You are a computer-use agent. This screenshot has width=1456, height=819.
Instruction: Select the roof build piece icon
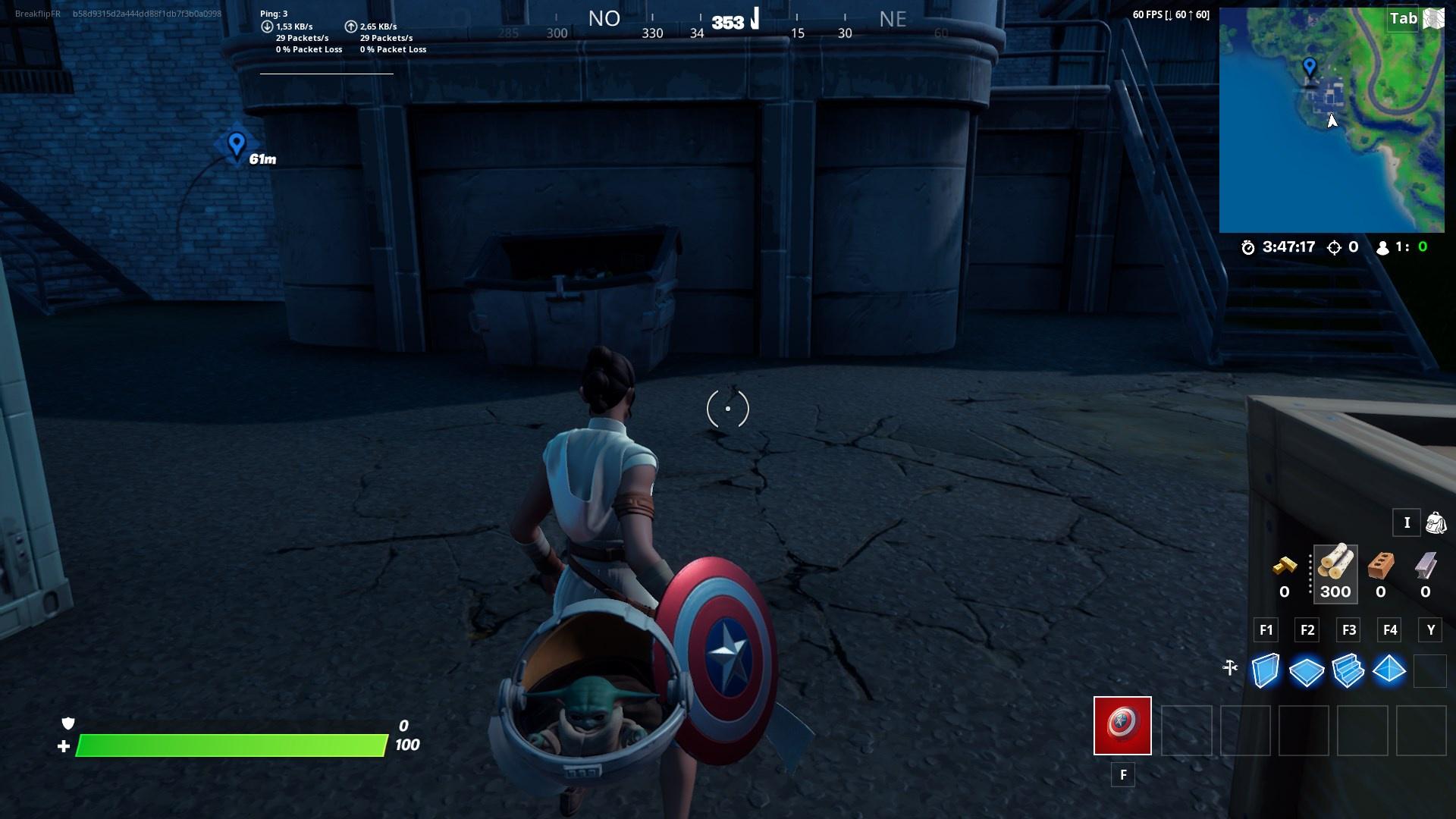click(1389, 670)
